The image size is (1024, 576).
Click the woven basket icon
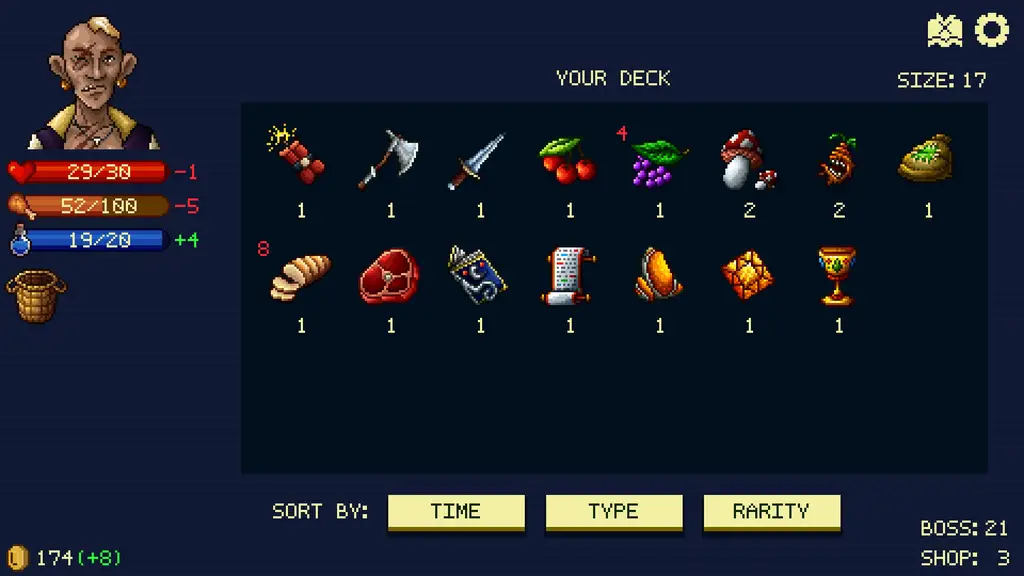[x=37, y=296]
